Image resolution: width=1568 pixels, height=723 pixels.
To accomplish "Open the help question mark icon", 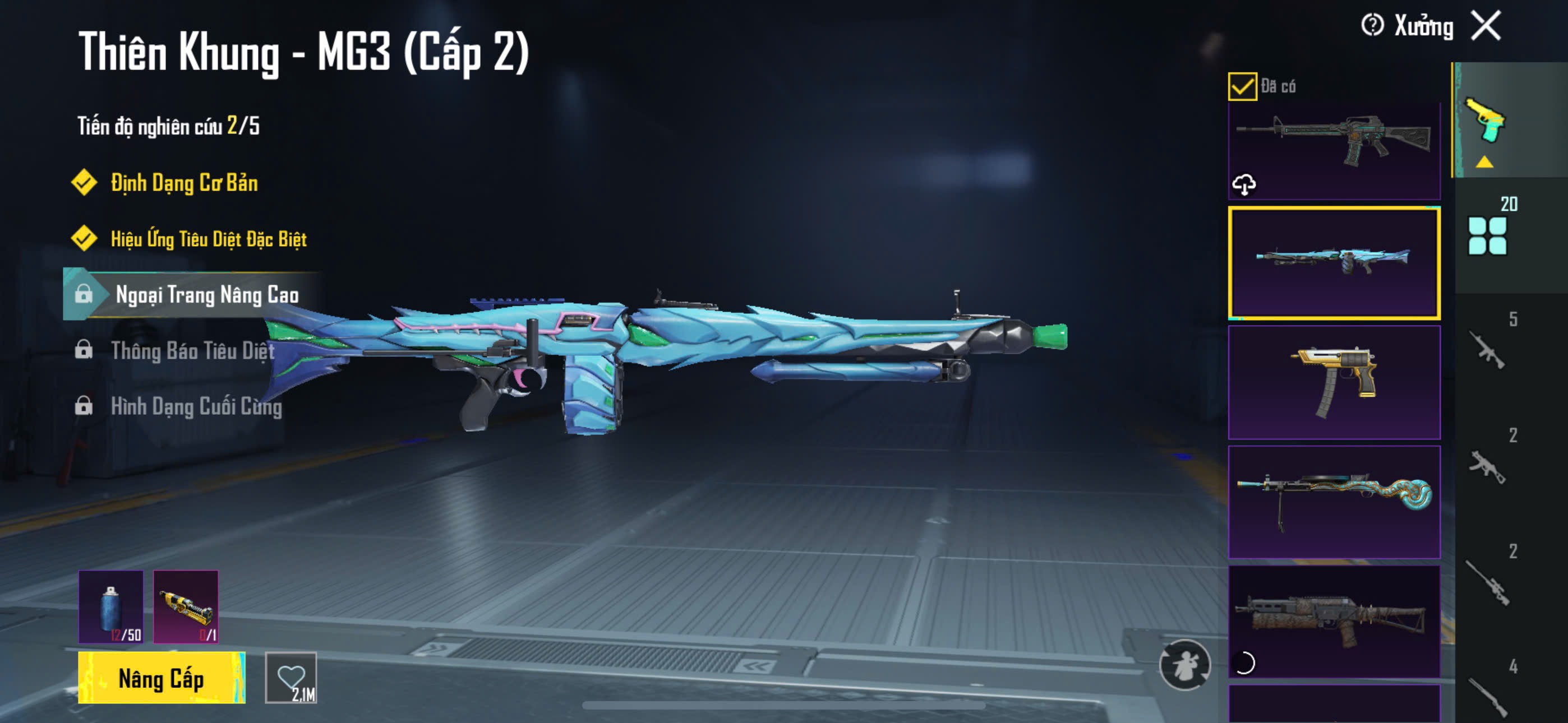I will point(1372,26).
